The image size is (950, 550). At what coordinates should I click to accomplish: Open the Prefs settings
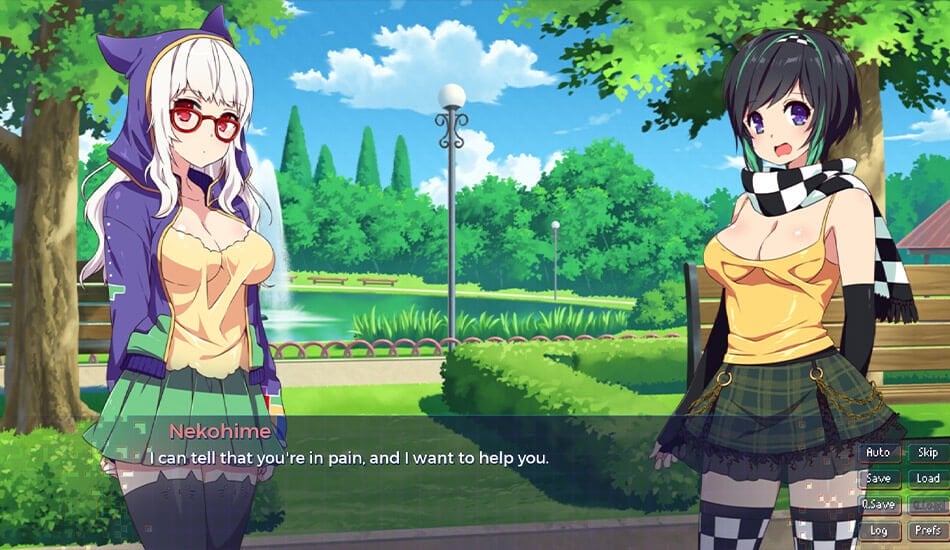tap(928, 531)
